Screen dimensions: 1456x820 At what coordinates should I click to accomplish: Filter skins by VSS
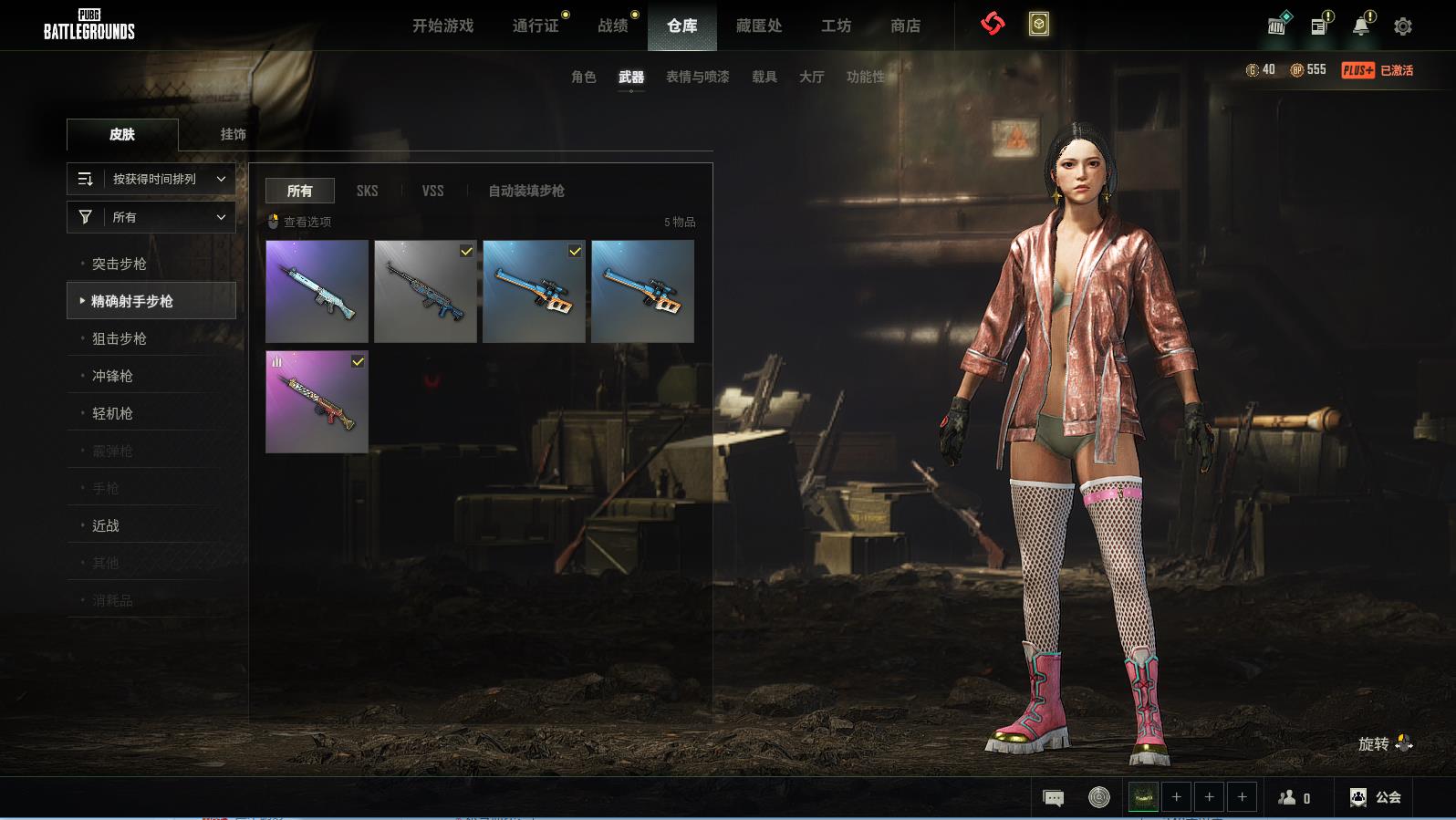pyautogui.click(x=432, y=191)
